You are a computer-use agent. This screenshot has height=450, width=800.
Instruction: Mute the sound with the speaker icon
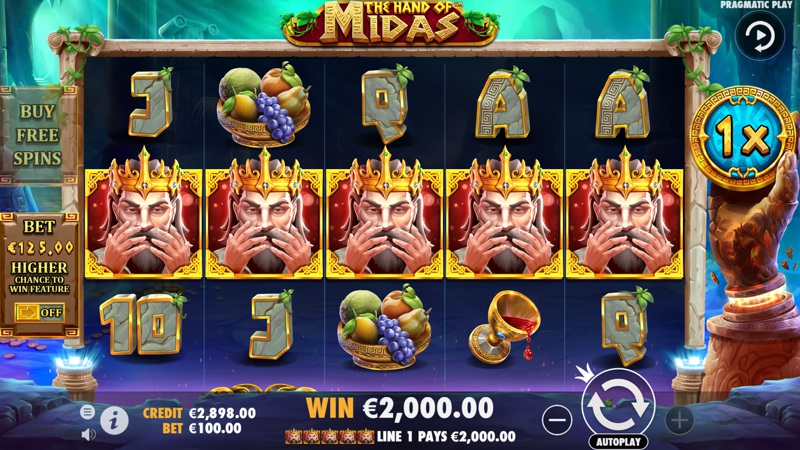(x=87, y=434)
